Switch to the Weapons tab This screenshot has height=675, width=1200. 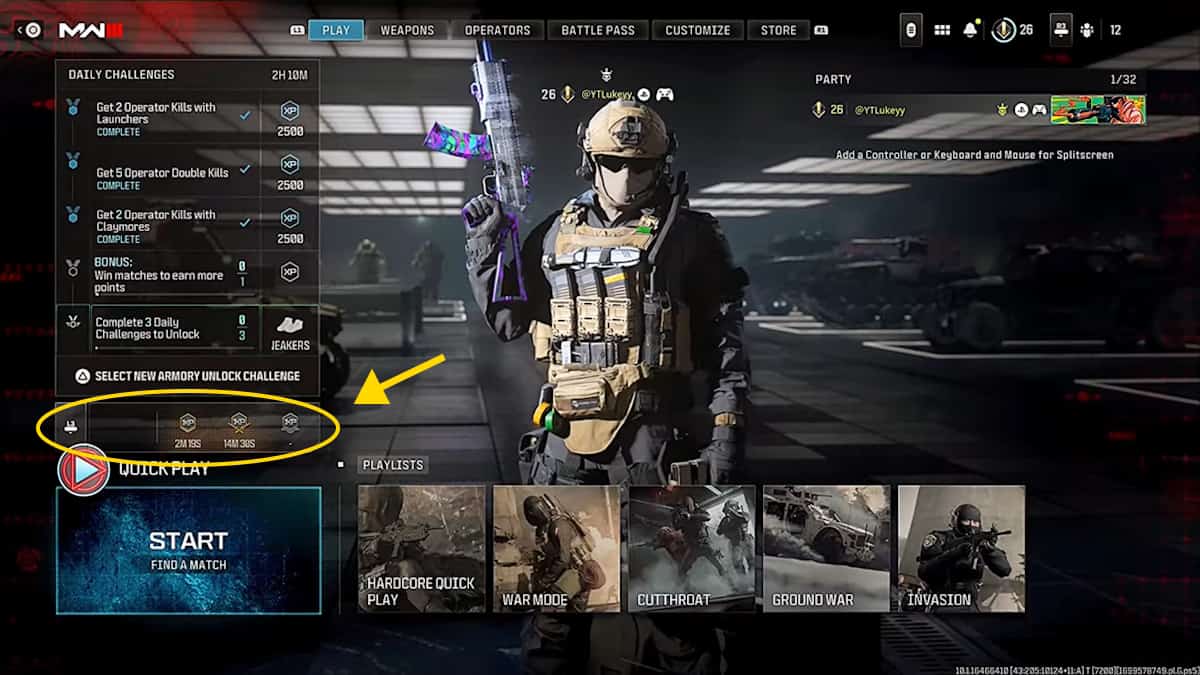pos(407,30)
